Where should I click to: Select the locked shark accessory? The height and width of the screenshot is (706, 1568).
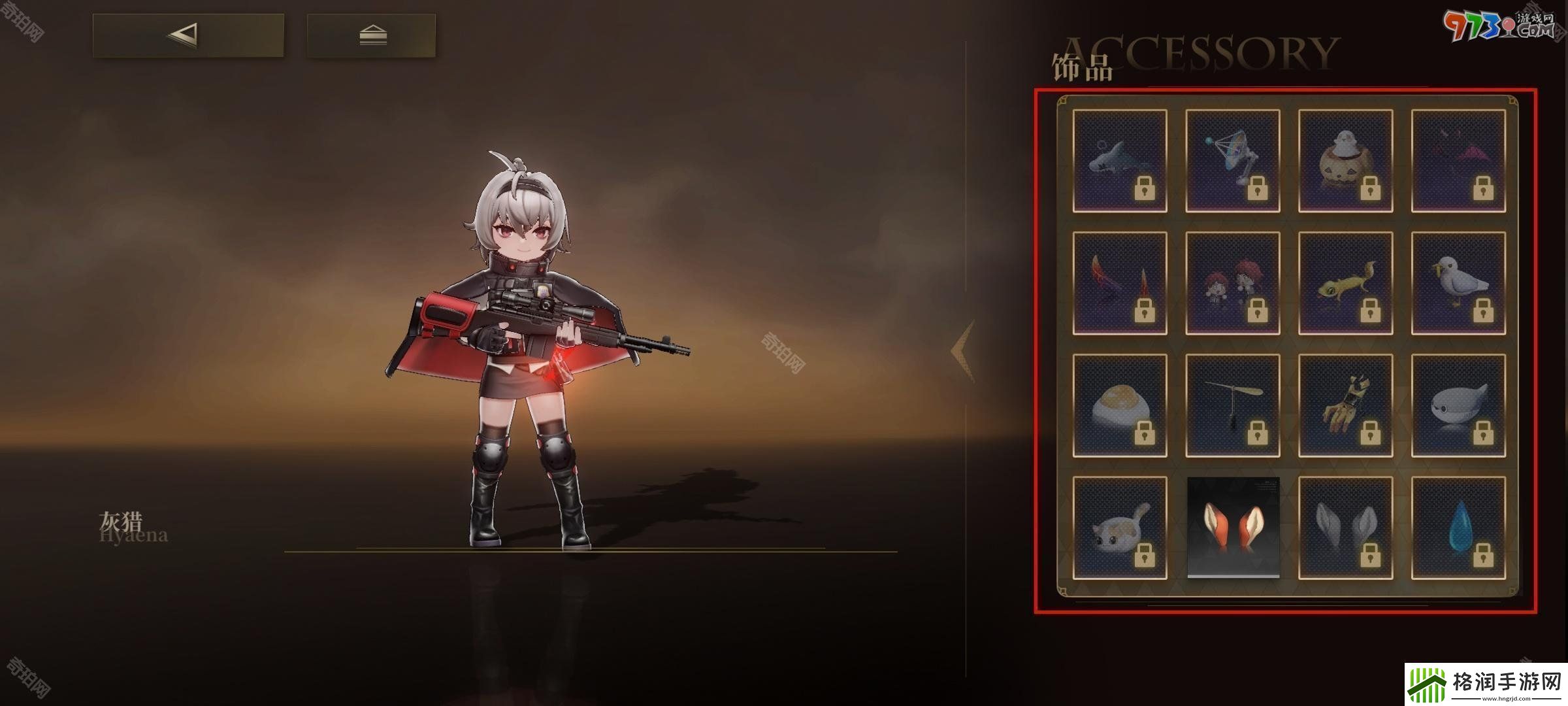[x=1119, y=161]
